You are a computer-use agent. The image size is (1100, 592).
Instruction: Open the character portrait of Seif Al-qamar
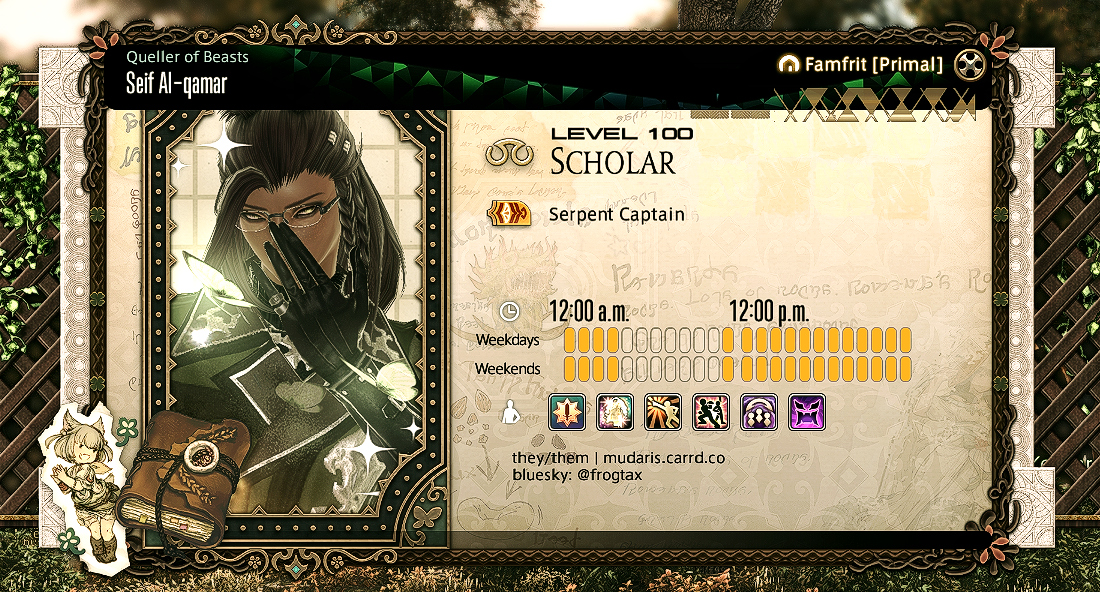tap(297, 320)
